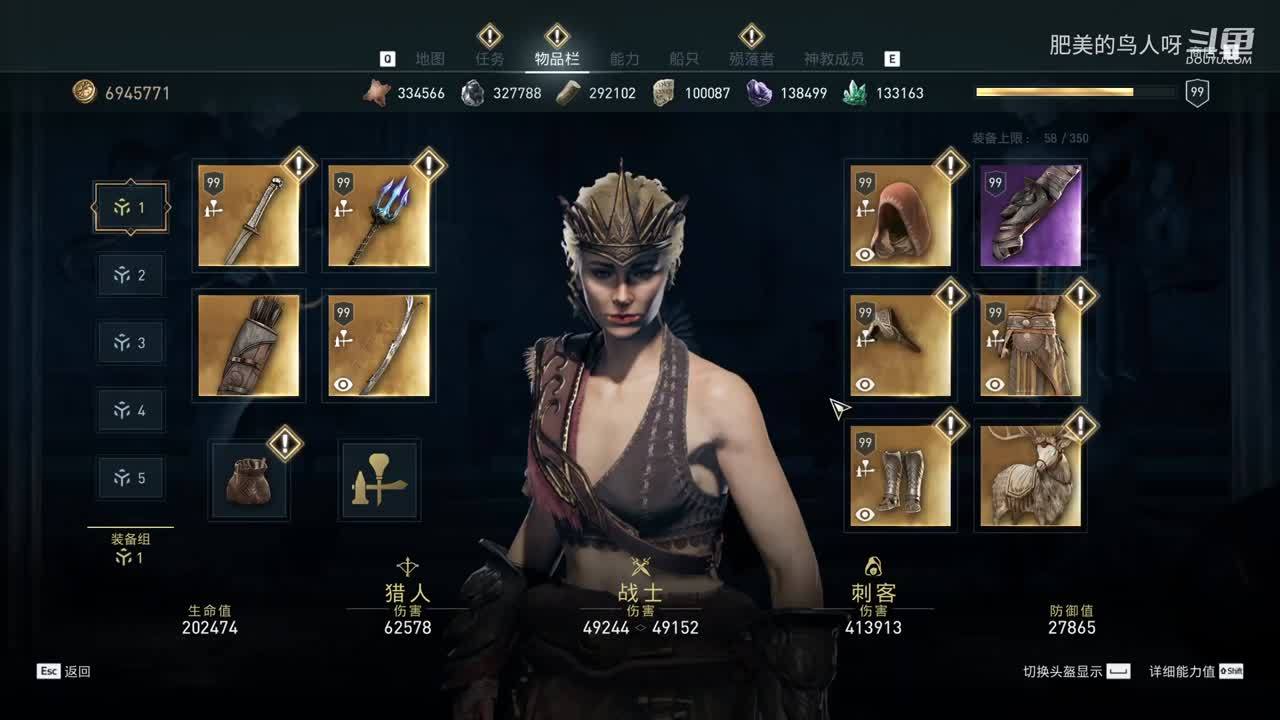Choose the waist armor slot
Image resolution: width=1280 pixels, height=720 pixels.
[1031, 345]
